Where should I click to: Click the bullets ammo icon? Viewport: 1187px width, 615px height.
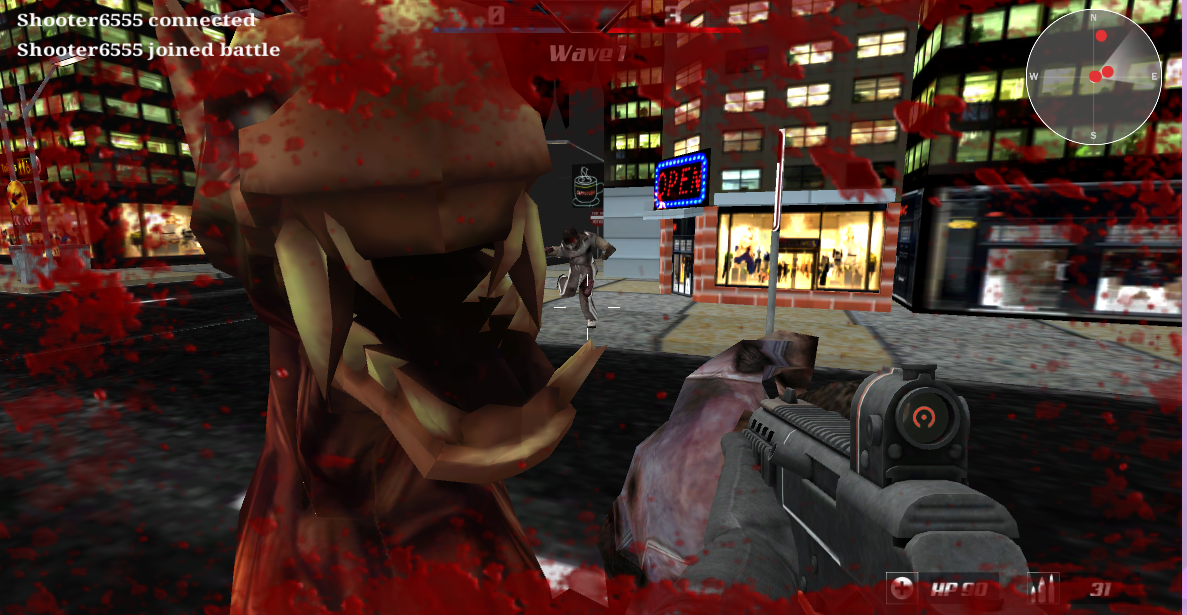tap(1043, 589)
